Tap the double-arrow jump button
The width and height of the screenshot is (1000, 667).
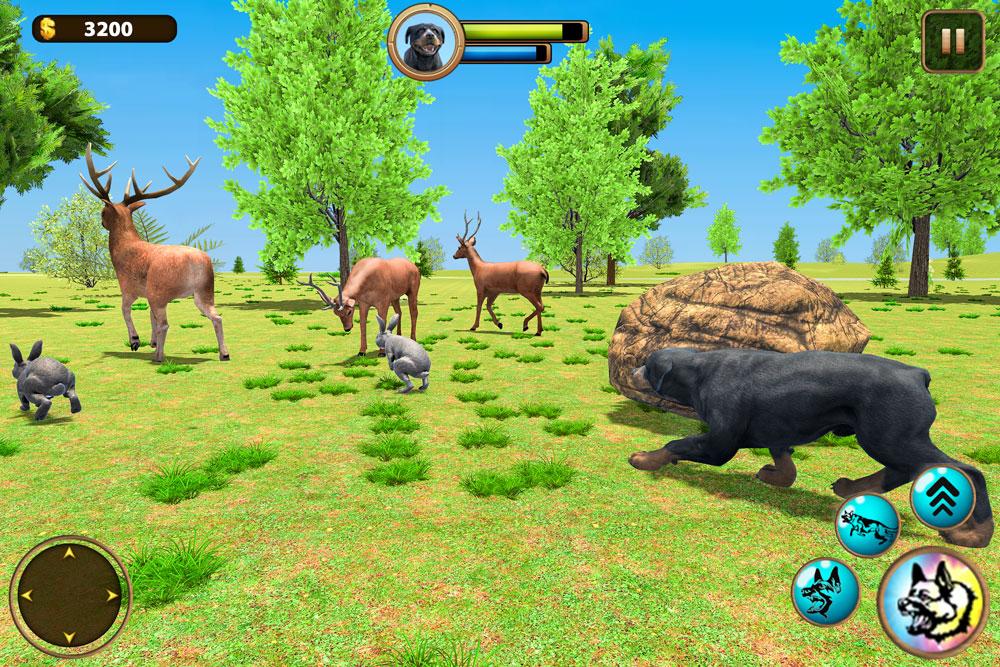(x=942, y=497)
